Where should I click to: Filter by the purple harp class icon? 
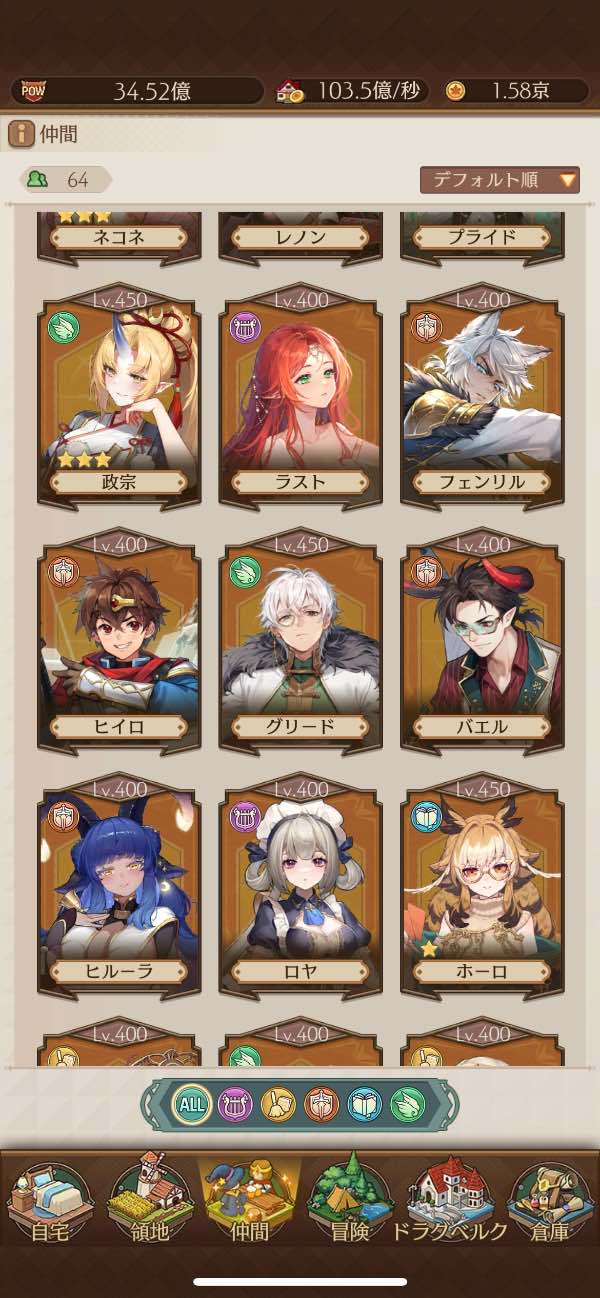235,1105
